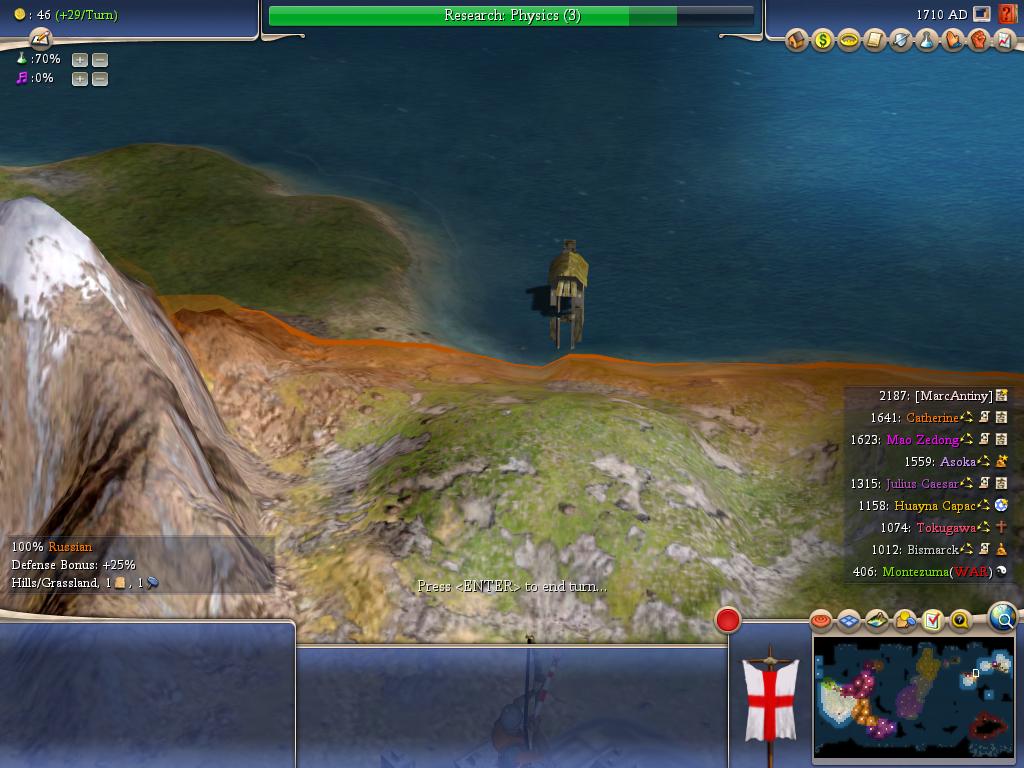Open the globe view magnifier button

tap(1002, 618)
